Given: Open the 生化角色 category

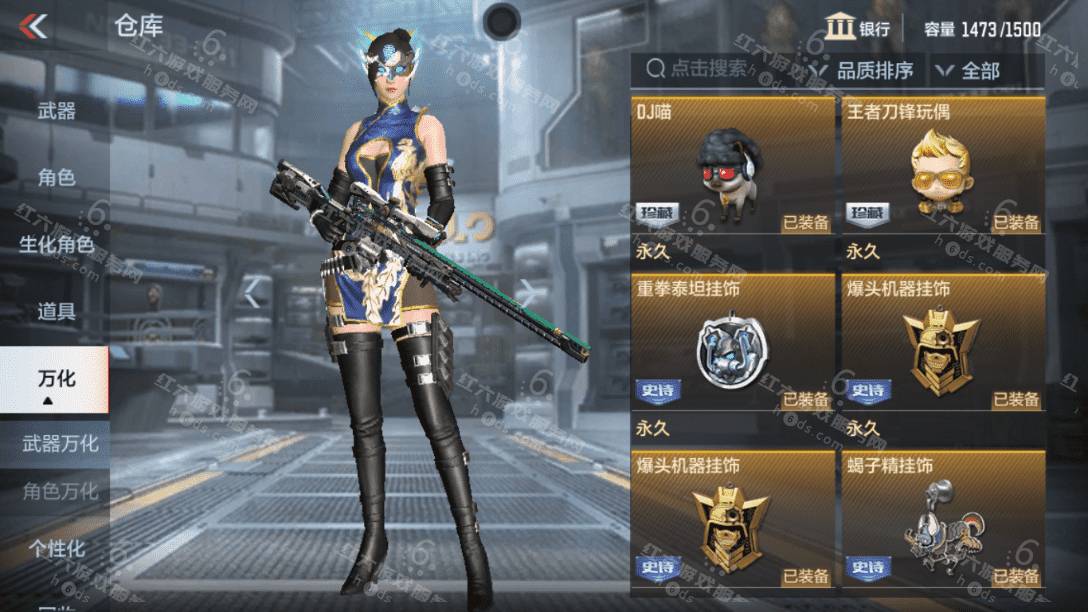Looking at the screenshot, I should tap(56, 244).
